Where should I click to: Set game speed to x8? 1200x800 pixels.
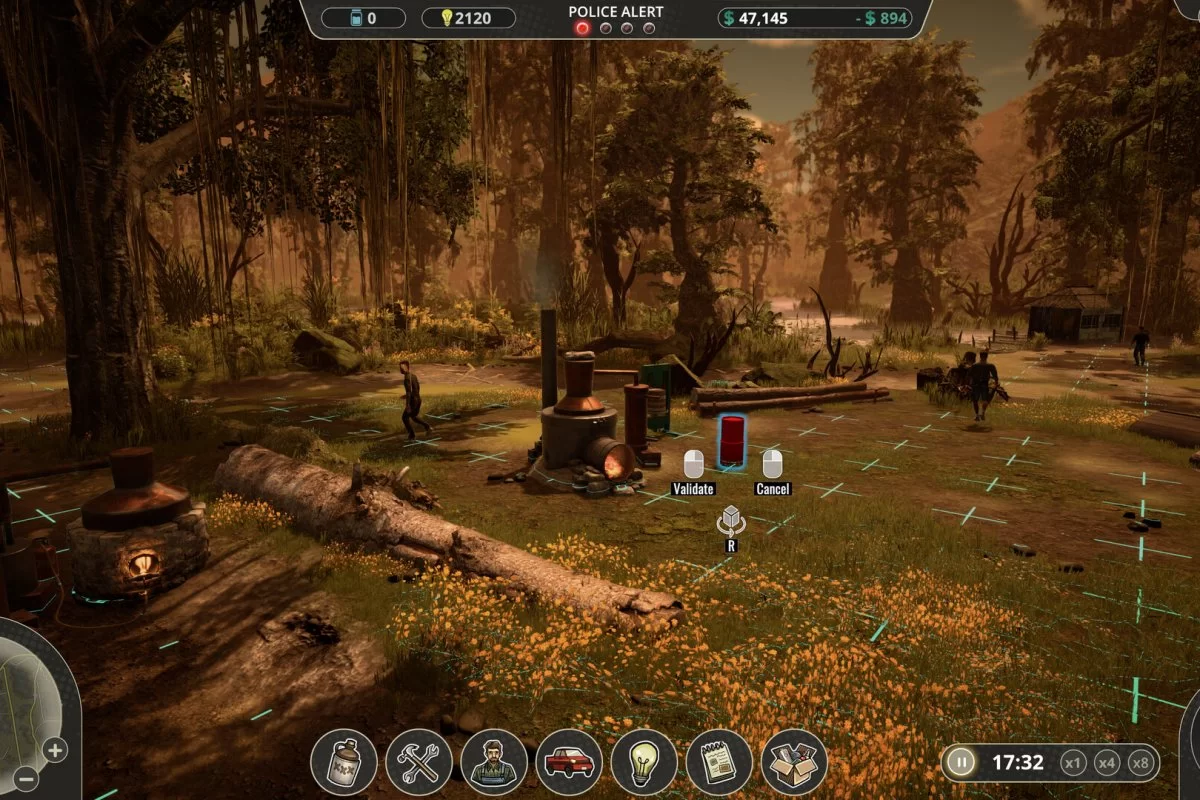coord(1140,763)
